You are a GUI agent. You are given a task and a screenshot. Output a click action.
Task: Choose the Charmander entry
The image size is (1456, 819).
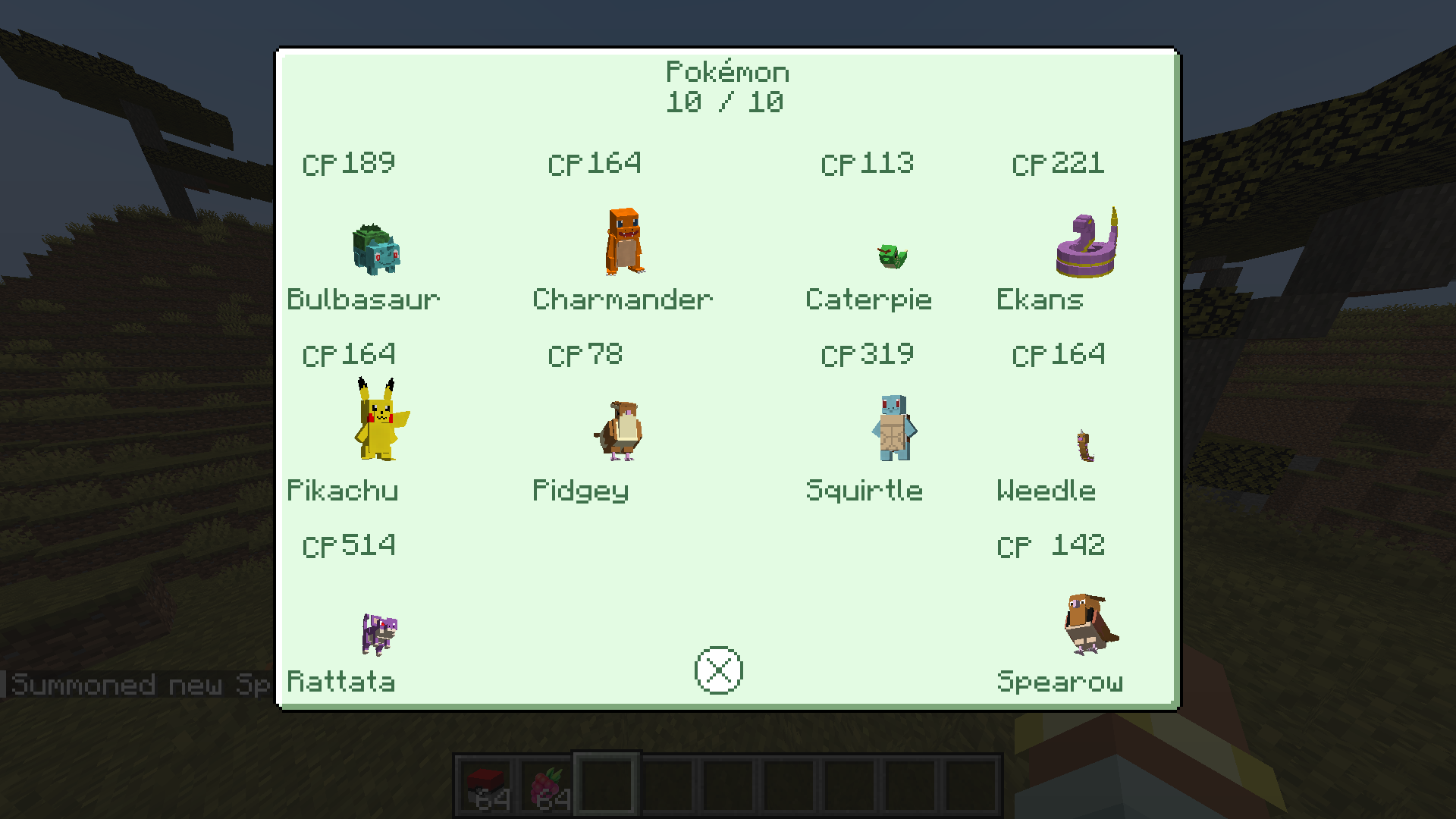[x=625, y=241]
